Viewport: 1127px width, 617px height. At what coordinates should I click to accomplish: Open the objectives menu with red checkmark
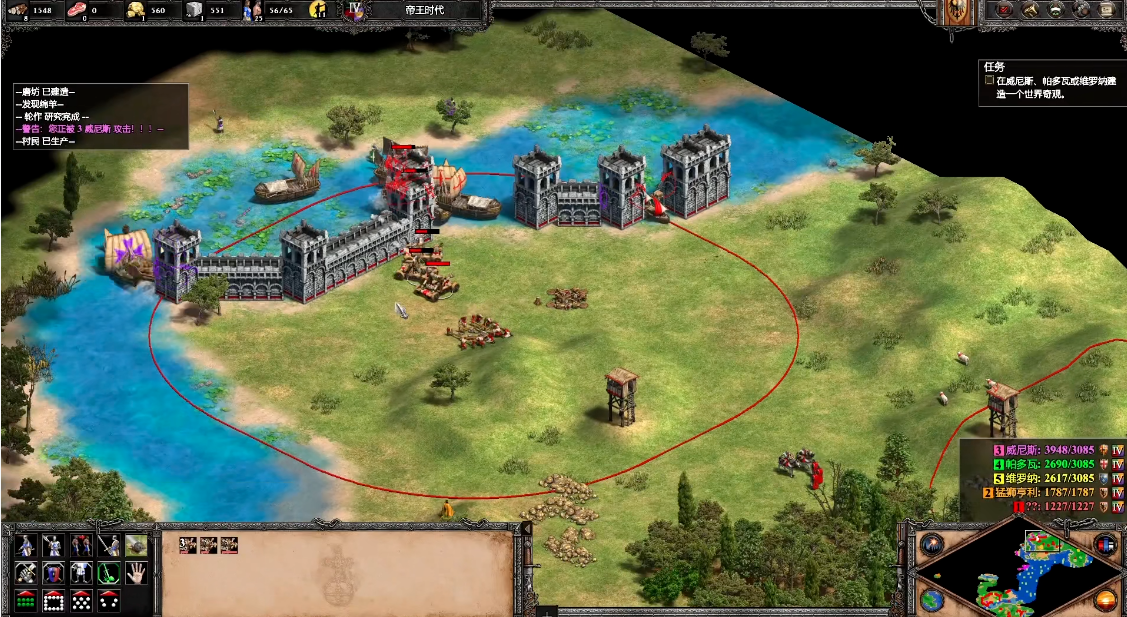pyautogui.click(x=1002, y=10)
